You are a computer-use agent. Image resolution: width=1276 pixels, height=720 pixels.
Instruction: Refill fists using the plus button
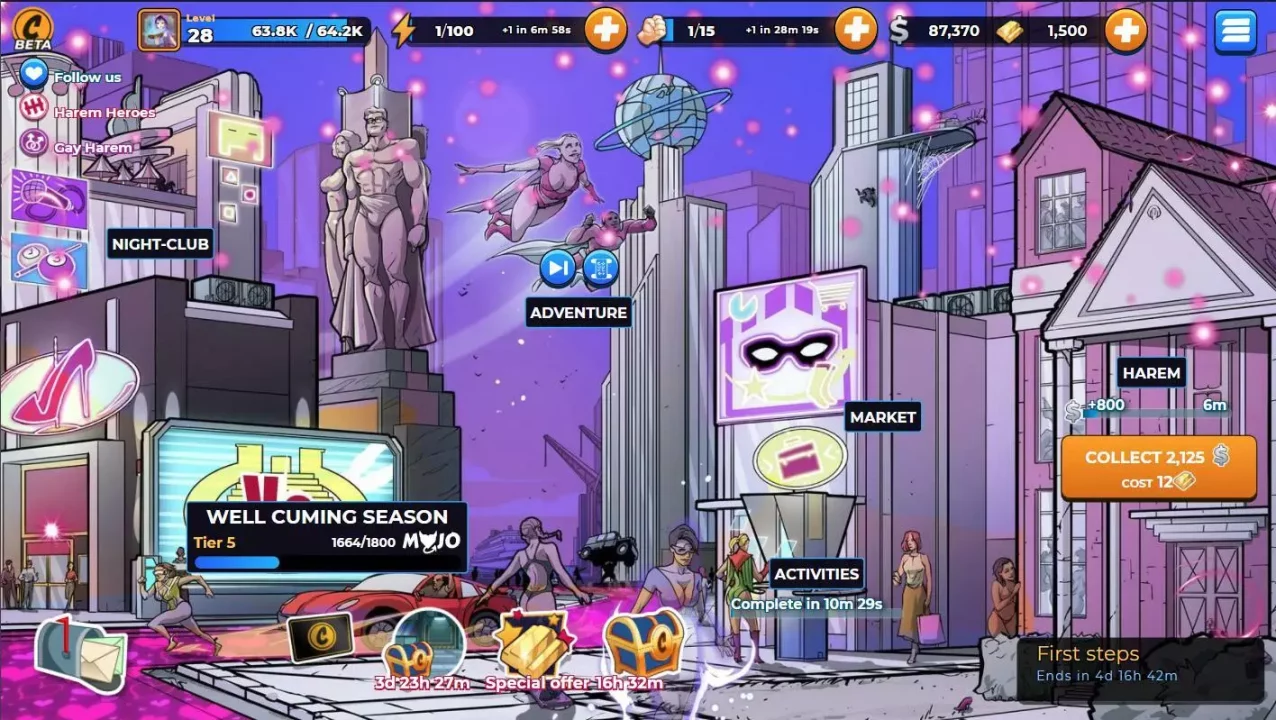(x=855, y=31)
